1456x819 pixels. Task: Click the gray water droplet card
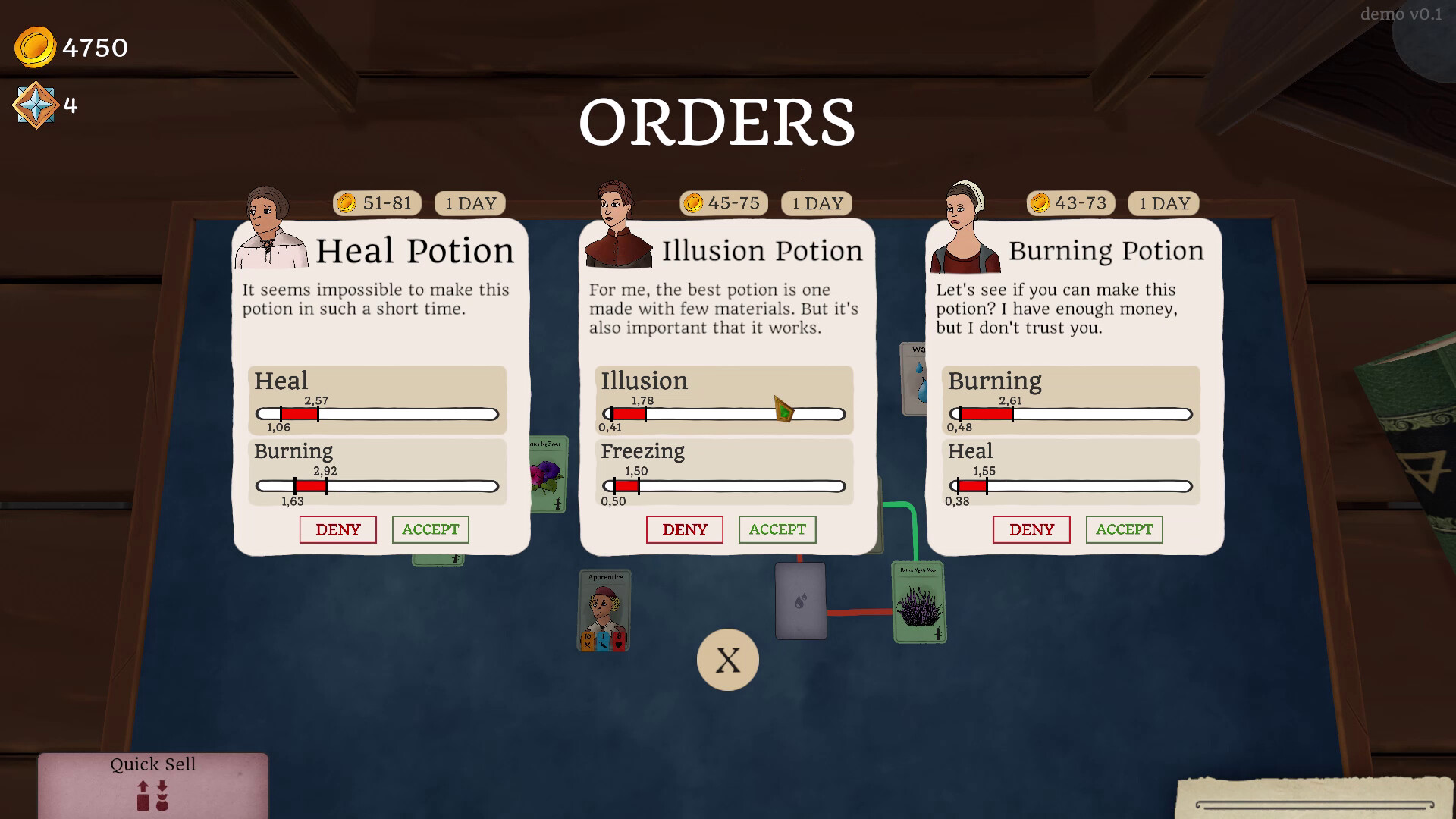[799, 601]
